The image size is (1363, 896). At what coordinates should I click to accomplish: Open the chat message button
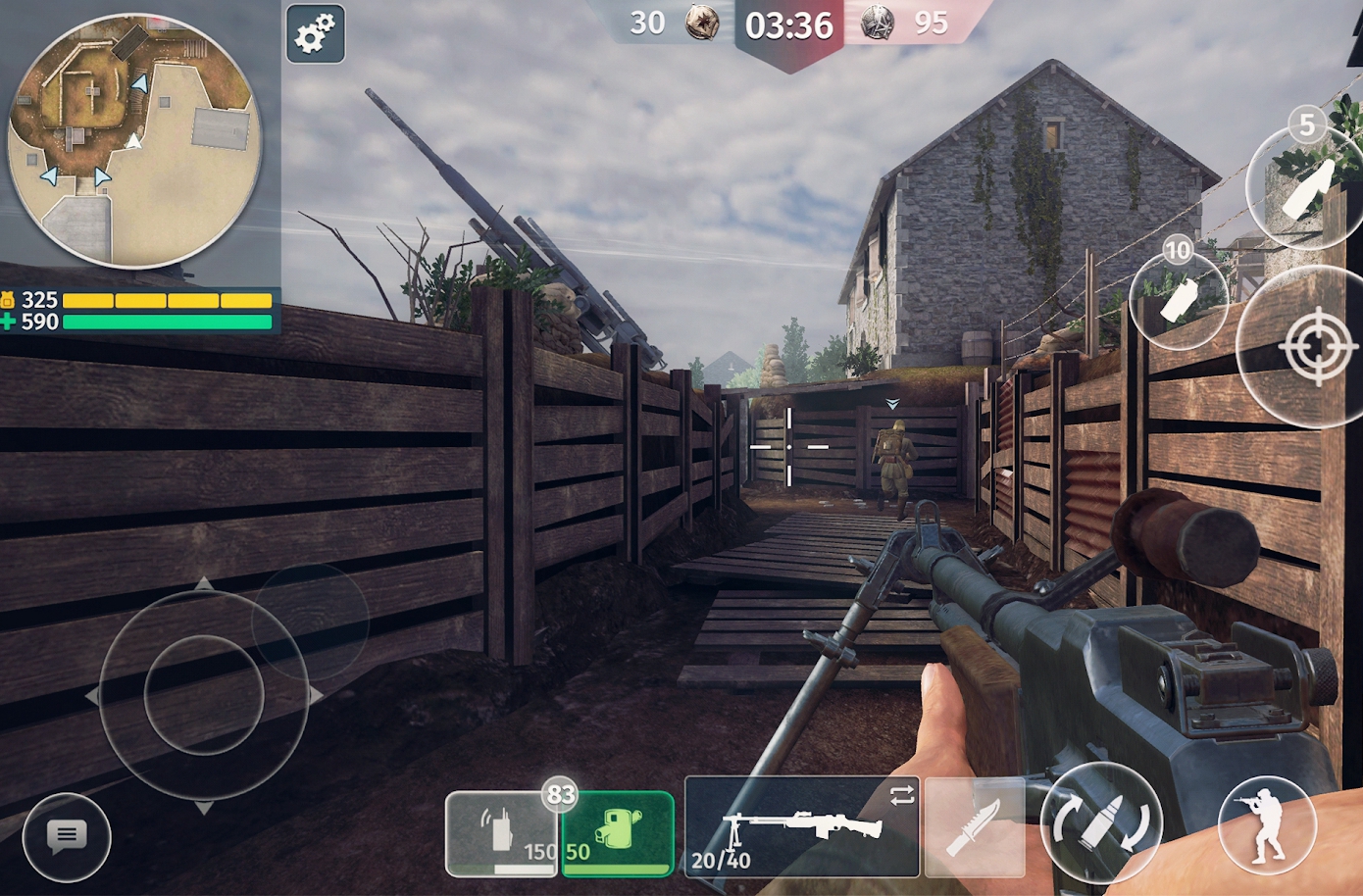(67, 836)
